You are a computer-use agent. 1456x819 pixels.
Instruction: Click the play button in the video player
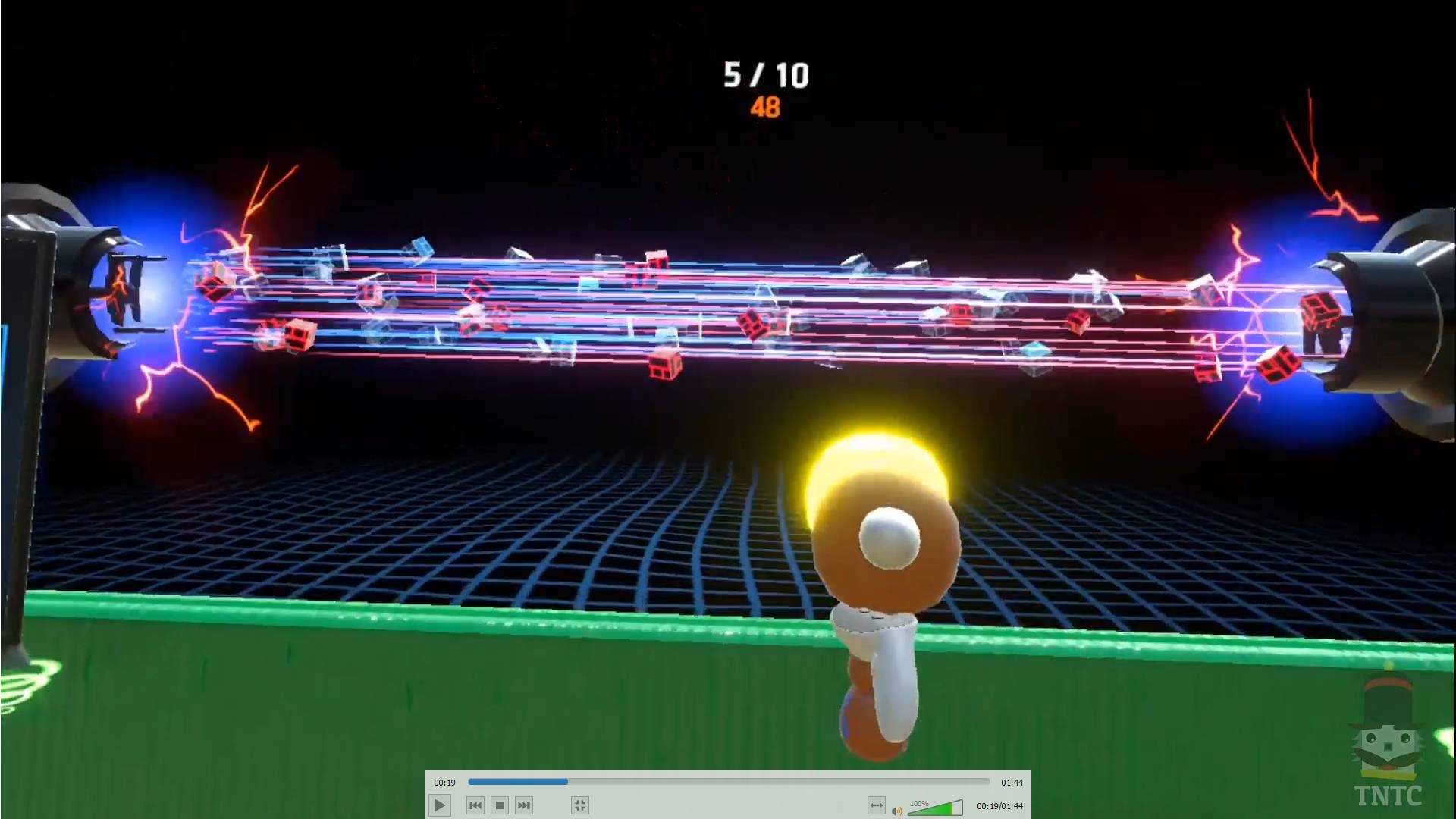point(440,805)
